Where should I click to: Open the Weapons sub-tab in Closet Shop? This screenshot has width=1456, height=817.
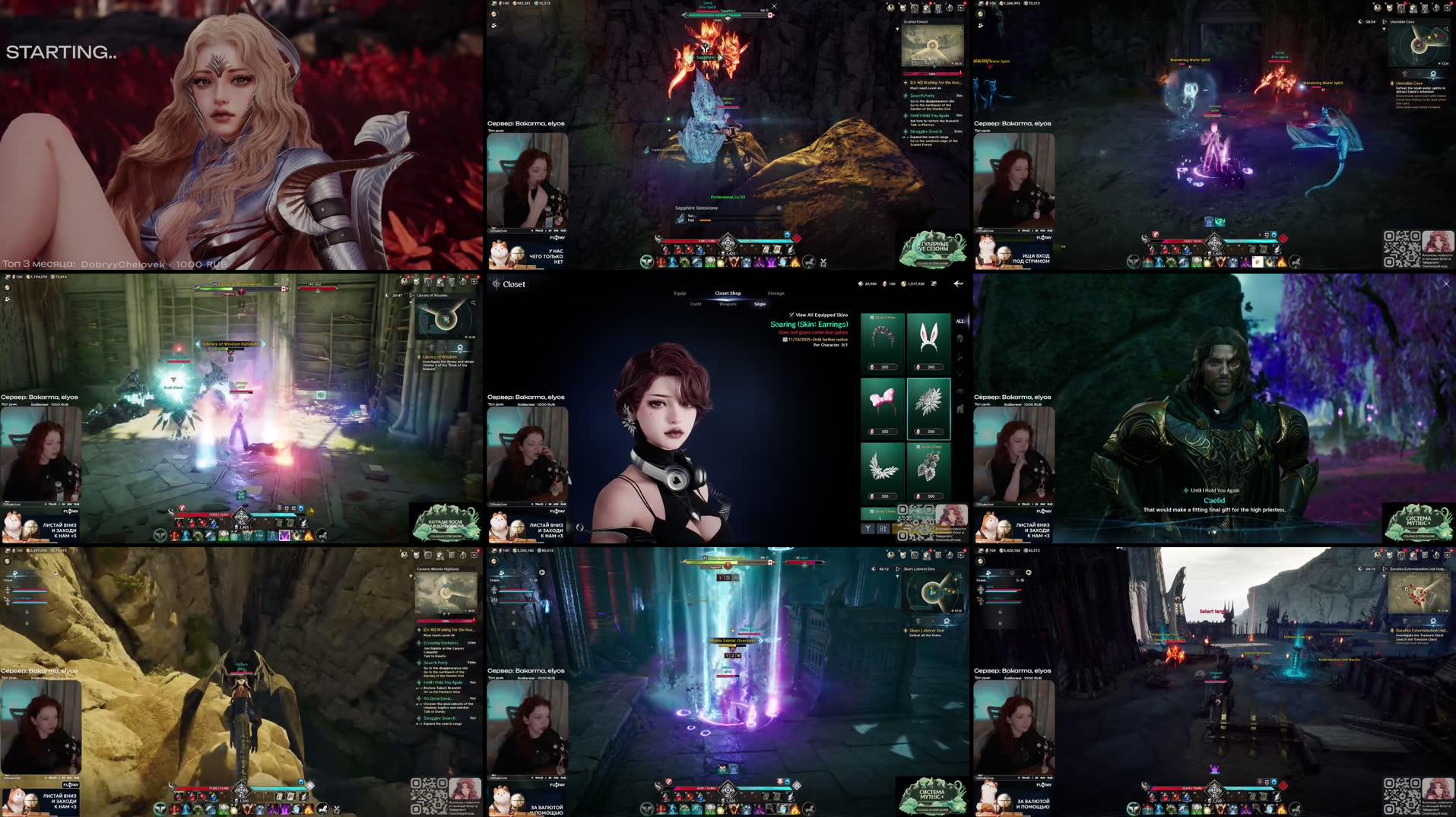pyautogui.click(x=728, y=304)
